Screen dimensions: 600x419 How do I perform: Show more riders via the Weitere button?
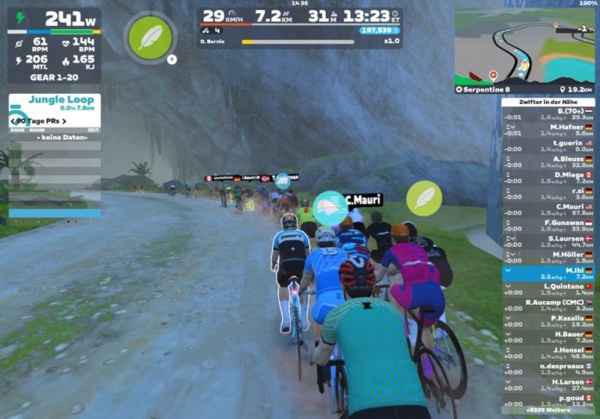[549, 411]
